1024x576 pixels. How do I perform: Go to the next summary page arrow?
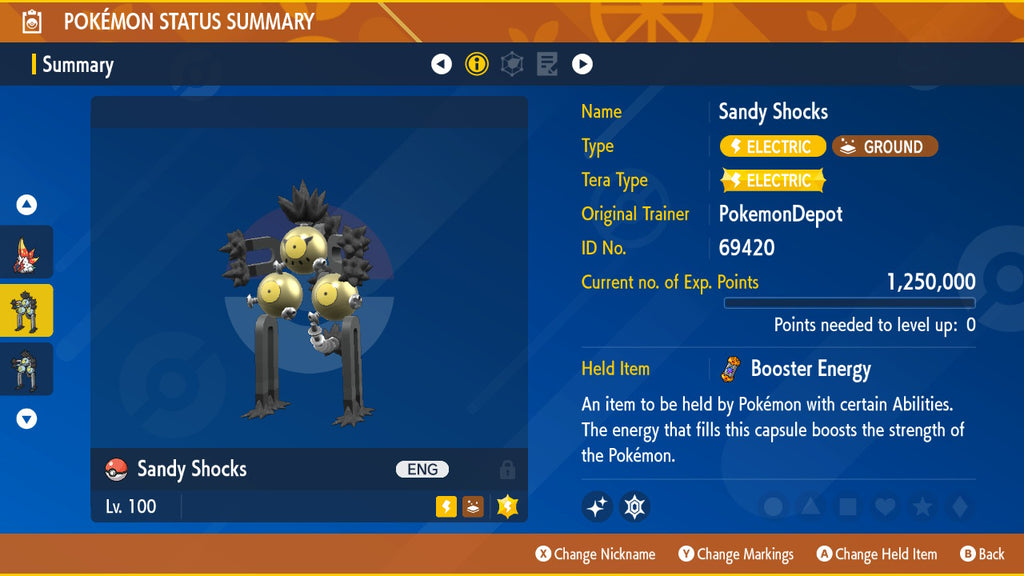[582, 65]
